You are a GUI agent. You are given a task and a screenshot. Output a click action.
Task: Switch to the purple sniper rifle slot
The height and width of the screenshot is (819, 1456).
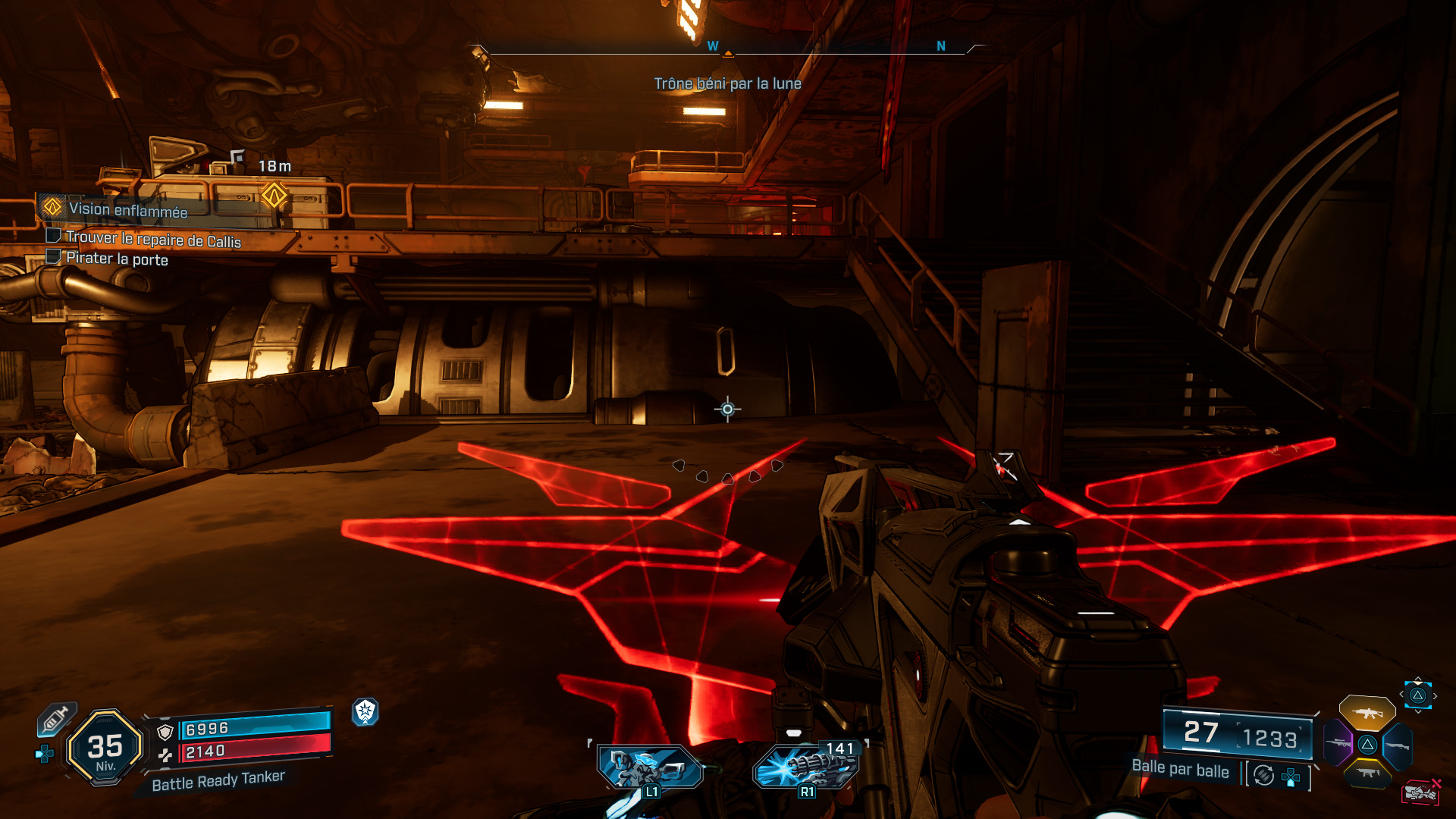point(1338,743)
